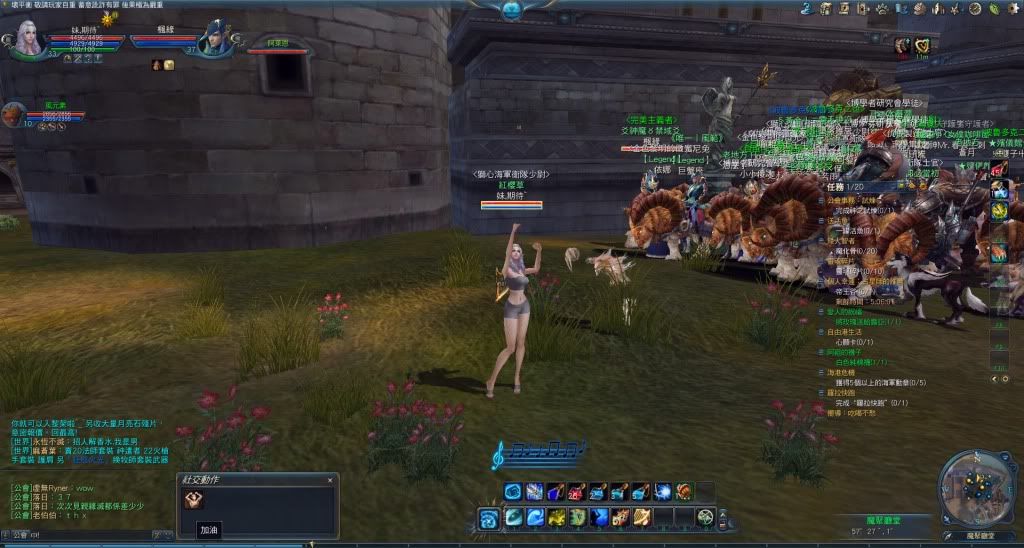Activate the blue wave skill
Image resolution: width=1024 pixels, height=548 pixels.
pyautogui.click(x=533, y=516)
